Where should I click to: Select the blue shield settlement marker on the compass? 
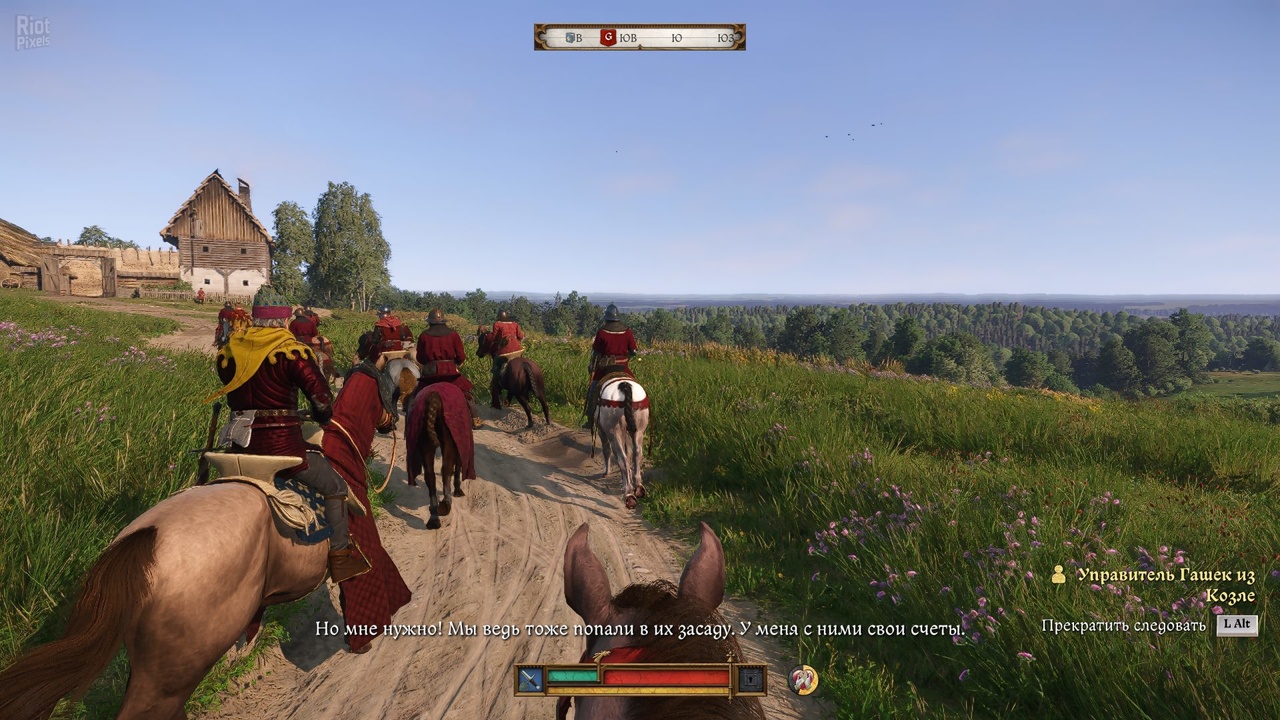coord(570,36)
